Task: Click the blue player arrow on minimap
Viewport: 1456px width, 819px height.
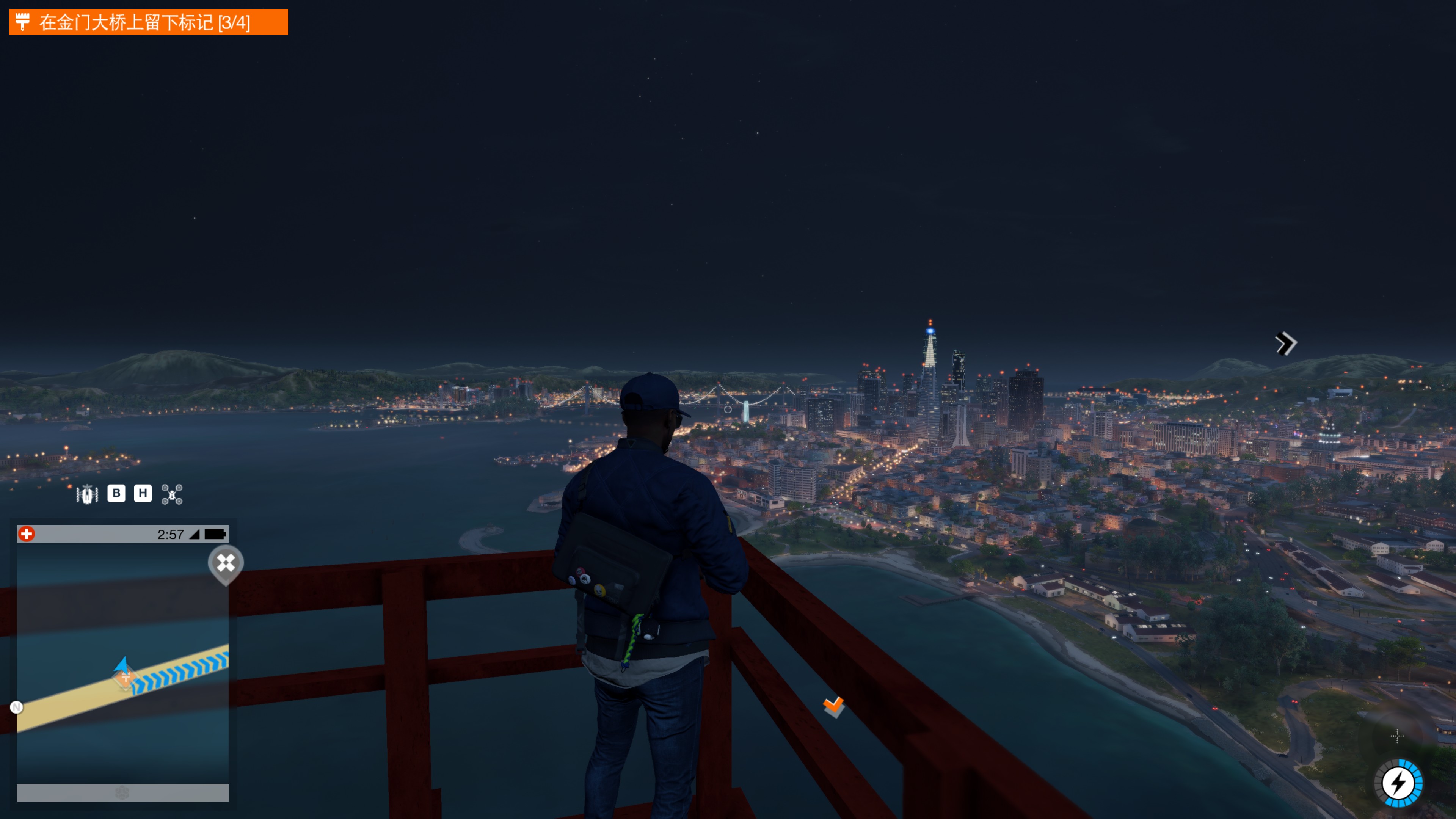Action: coord(121,665)
